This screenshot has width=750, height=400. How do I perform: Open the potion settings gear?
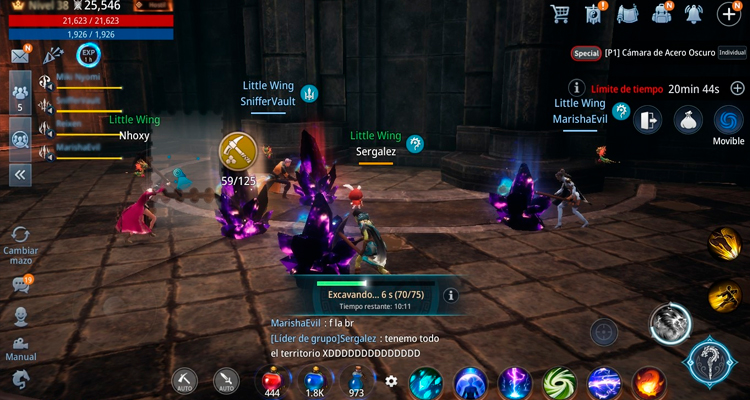(391, 381)
